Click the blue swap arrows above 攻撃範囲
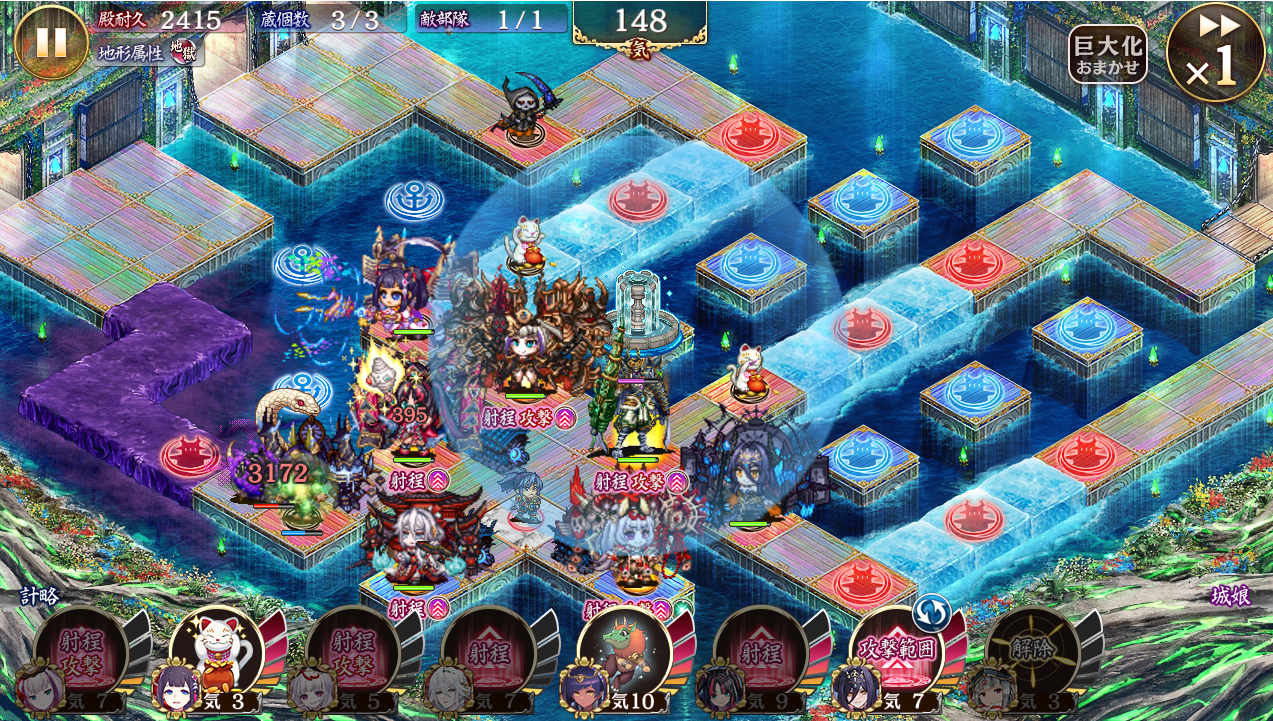This screenshot has width=1273, height=721. pos(930,609)
